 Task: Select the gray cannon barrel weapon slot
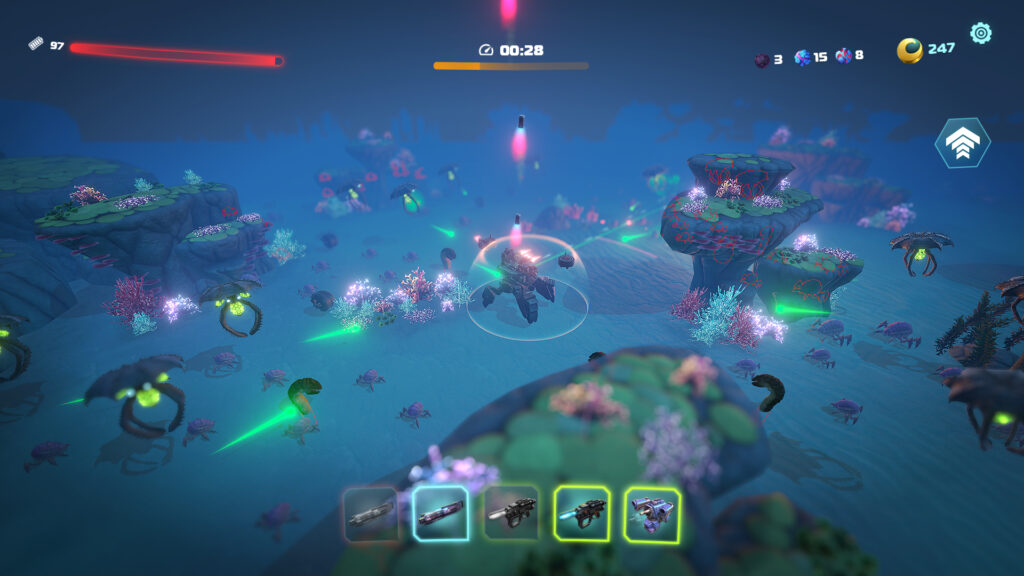pos(371,514)
